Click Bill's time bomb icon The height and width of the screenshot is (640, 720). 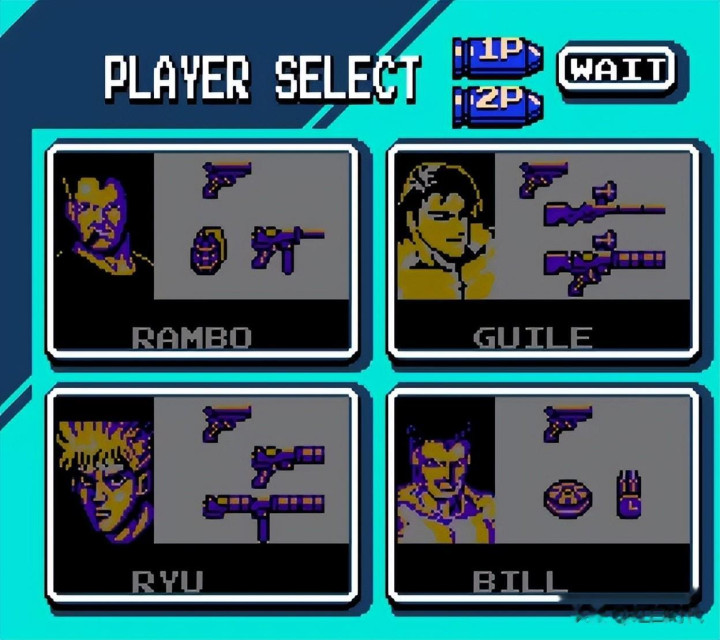coord(629,494)
